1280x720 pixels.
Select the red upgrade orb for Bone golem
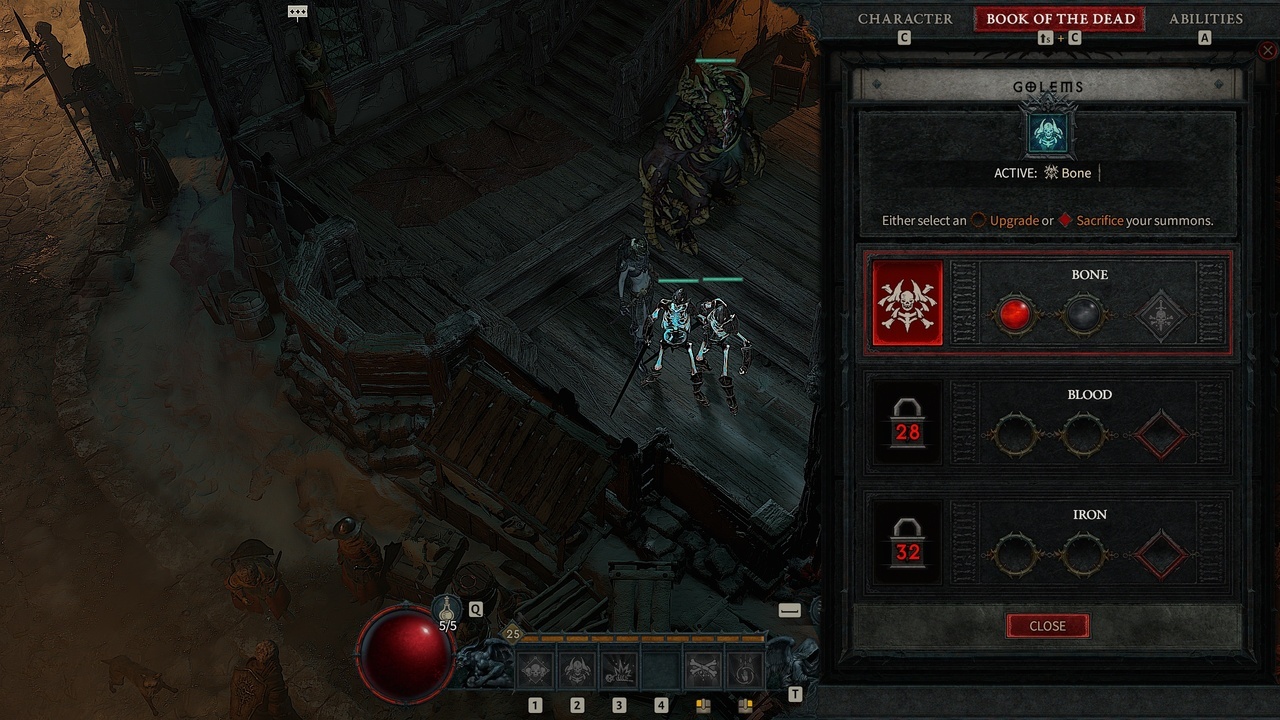point(1017,313)
